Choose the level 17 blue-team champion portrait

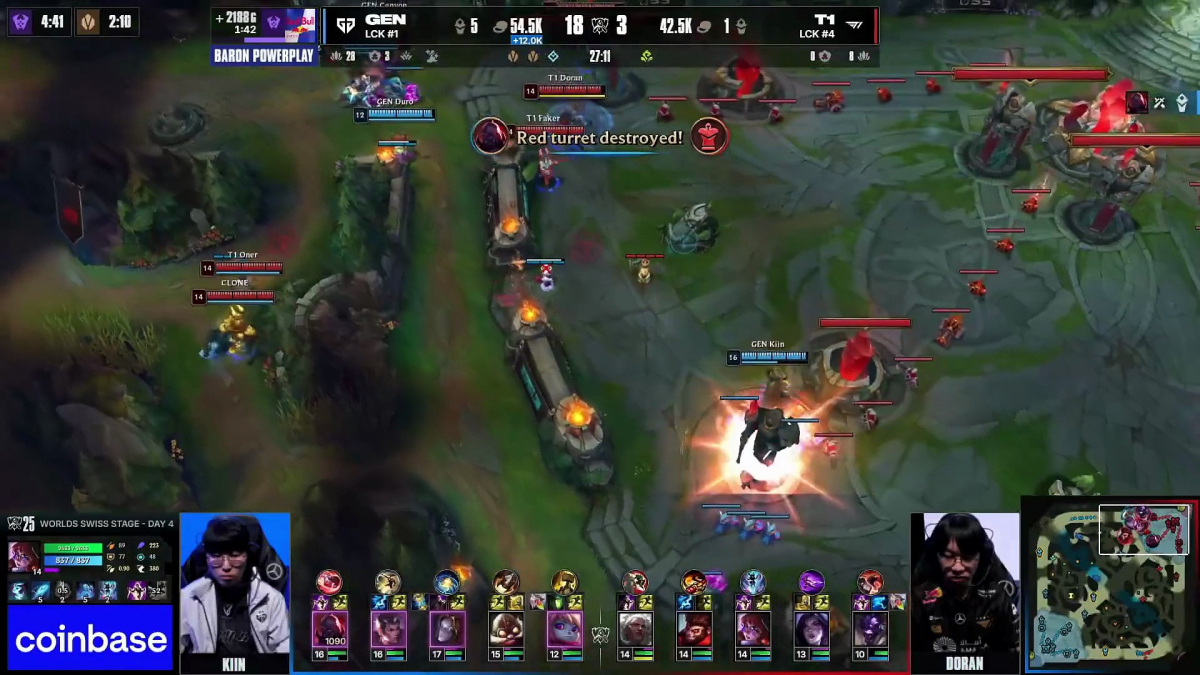447,629
